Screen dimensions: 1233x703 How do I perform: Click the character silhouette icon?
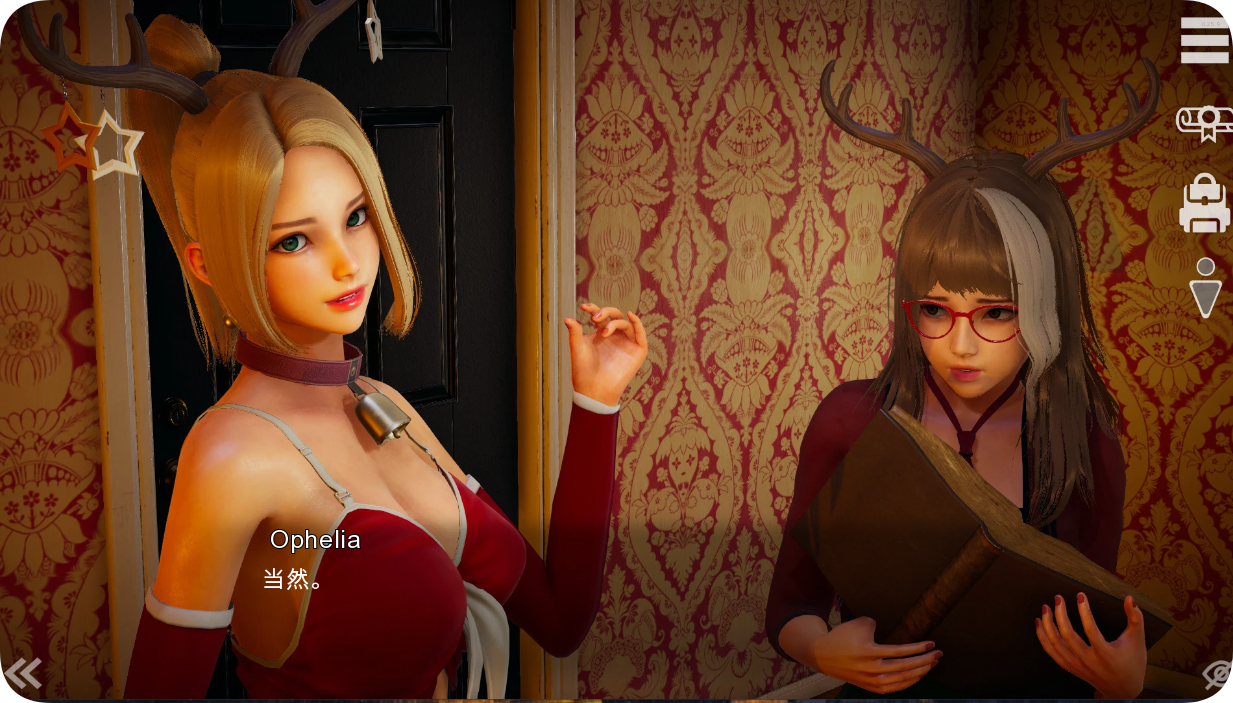pos(1206,287)
